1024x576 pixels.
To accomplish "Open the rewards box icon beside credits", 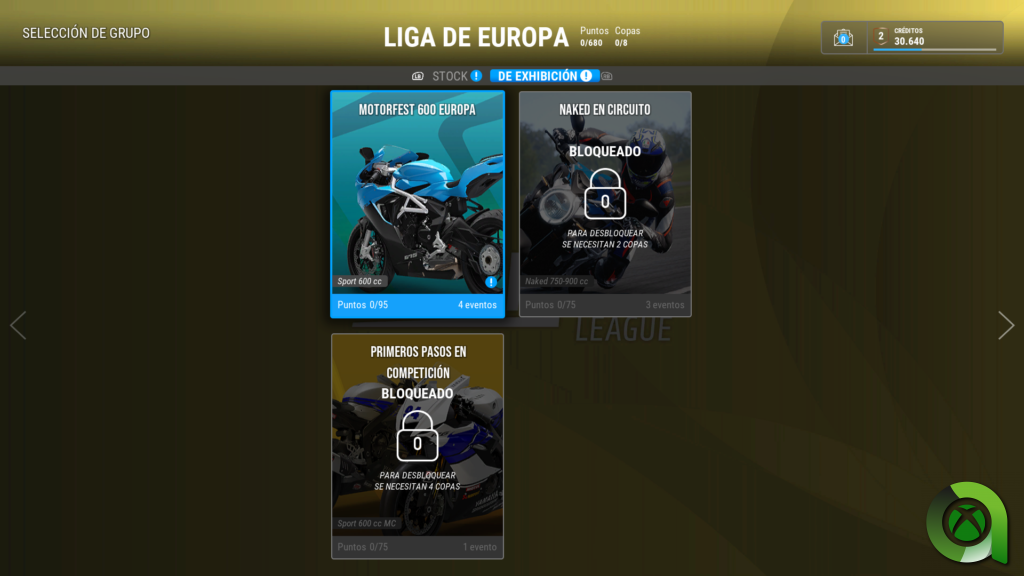I will click(x=844, y=38).
